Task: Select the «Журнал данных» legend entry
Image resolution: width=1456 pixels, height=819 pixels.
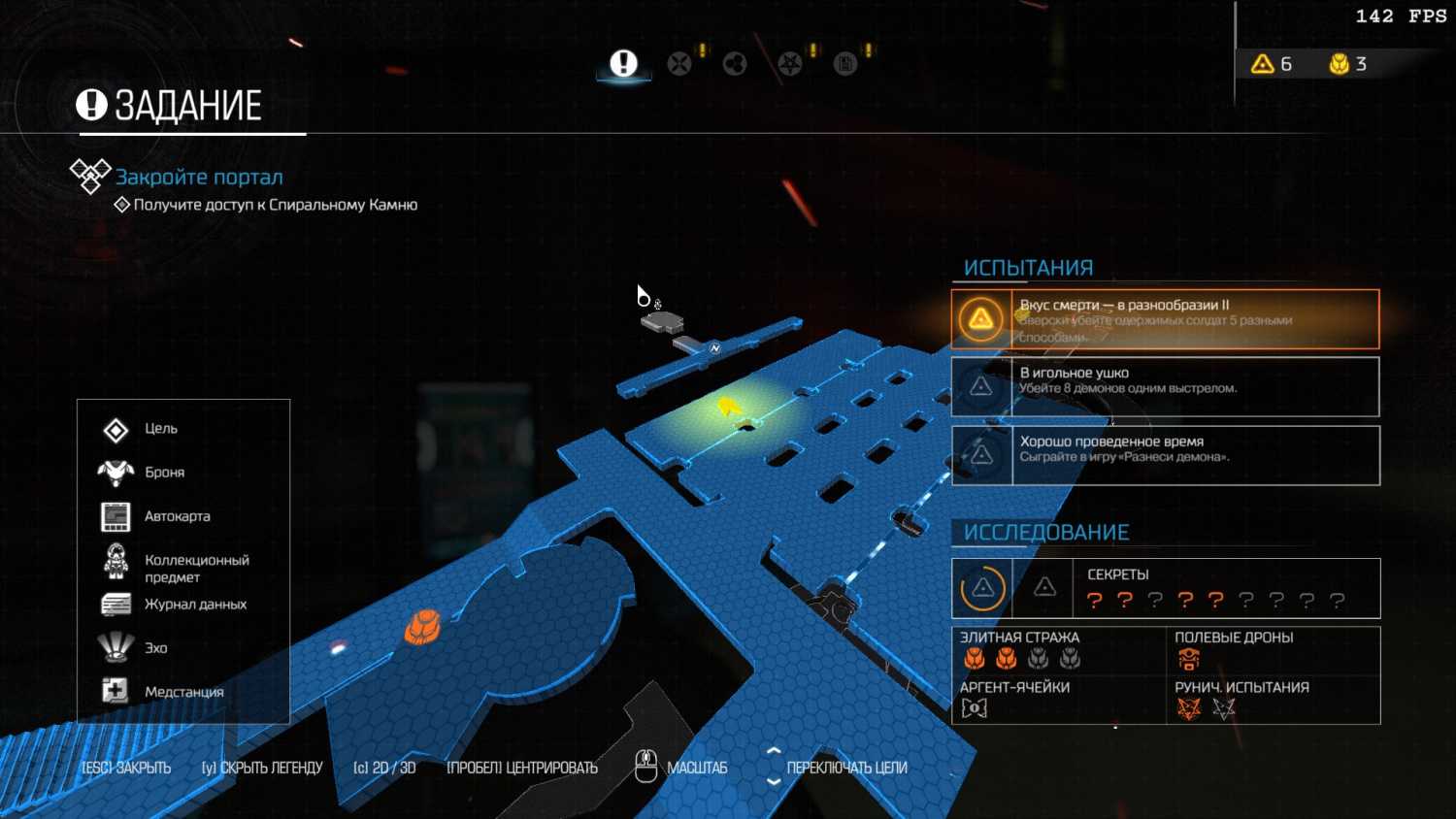Action: [195, 605]
